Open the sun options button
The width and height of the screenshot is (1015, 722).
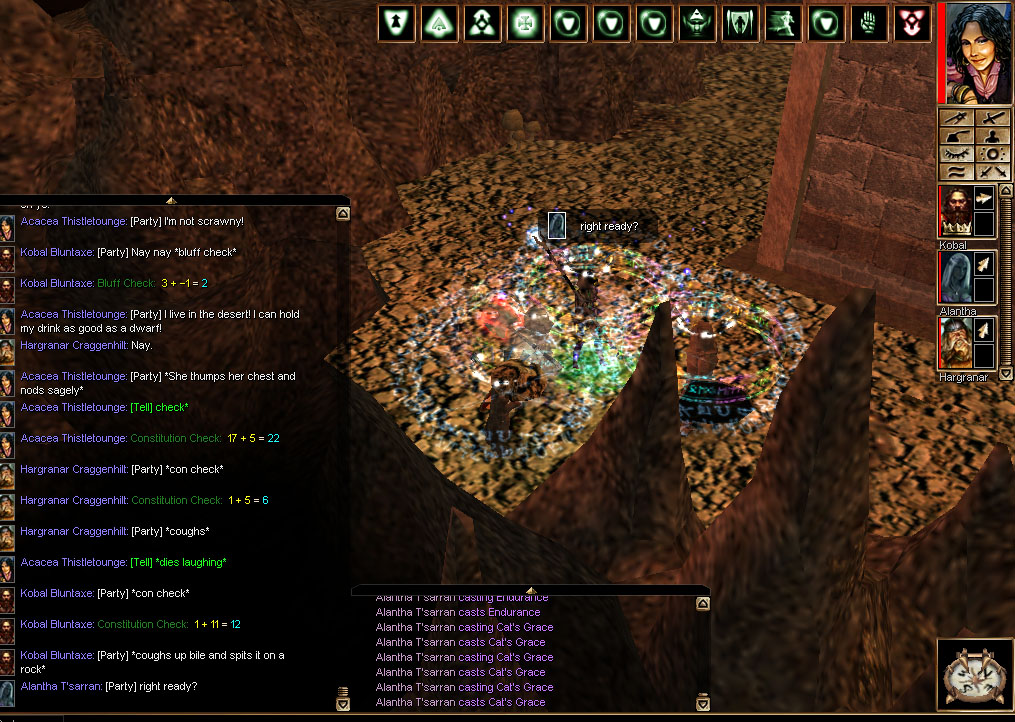tap(993, 154)
